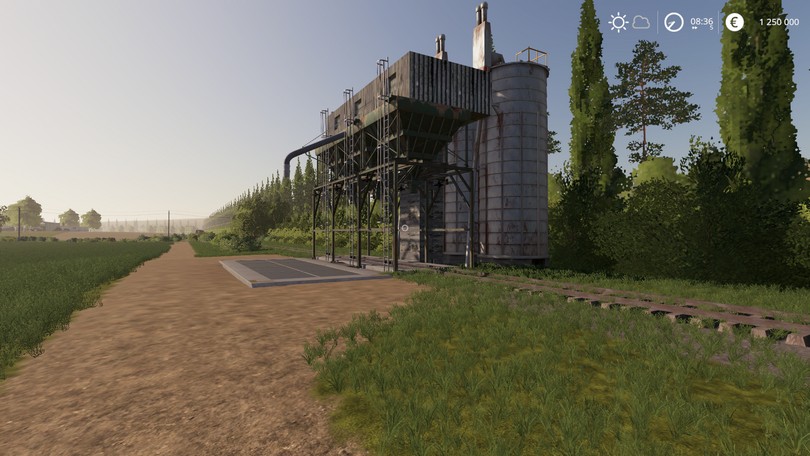Select the game clock icon

(x=674, y=22)
